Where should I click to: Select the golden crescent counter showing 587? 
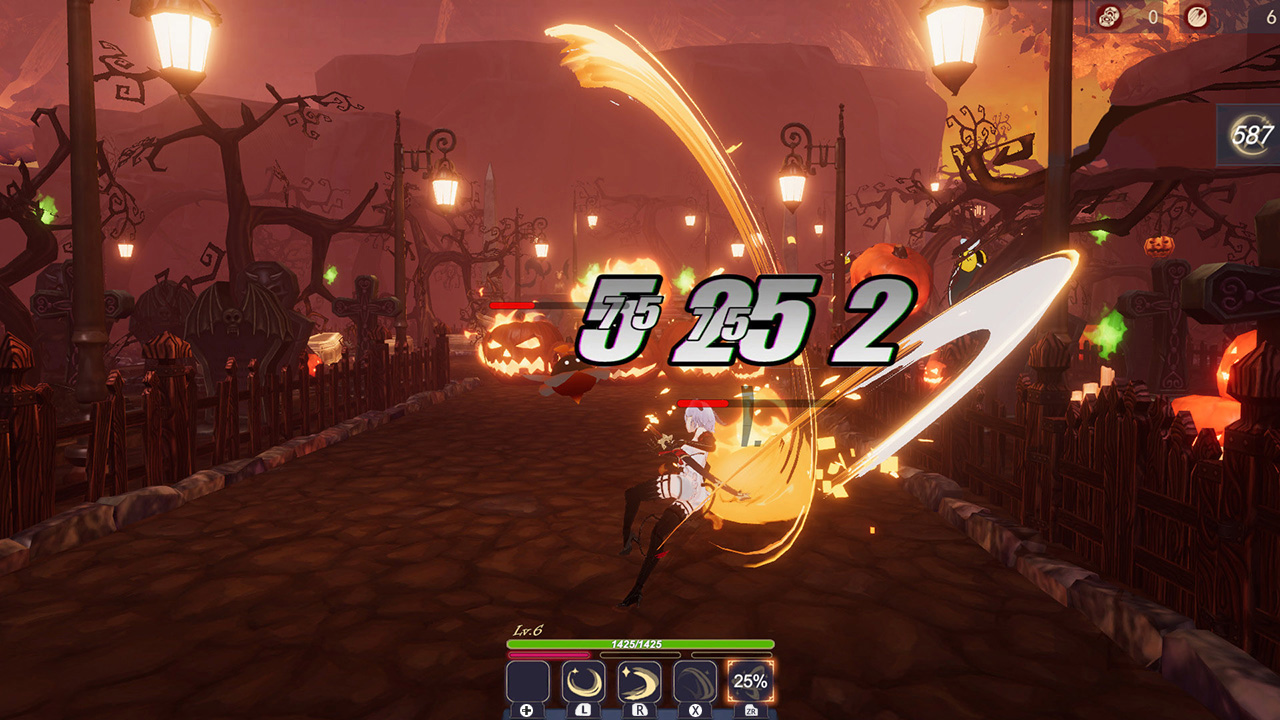click(1250, 133)
